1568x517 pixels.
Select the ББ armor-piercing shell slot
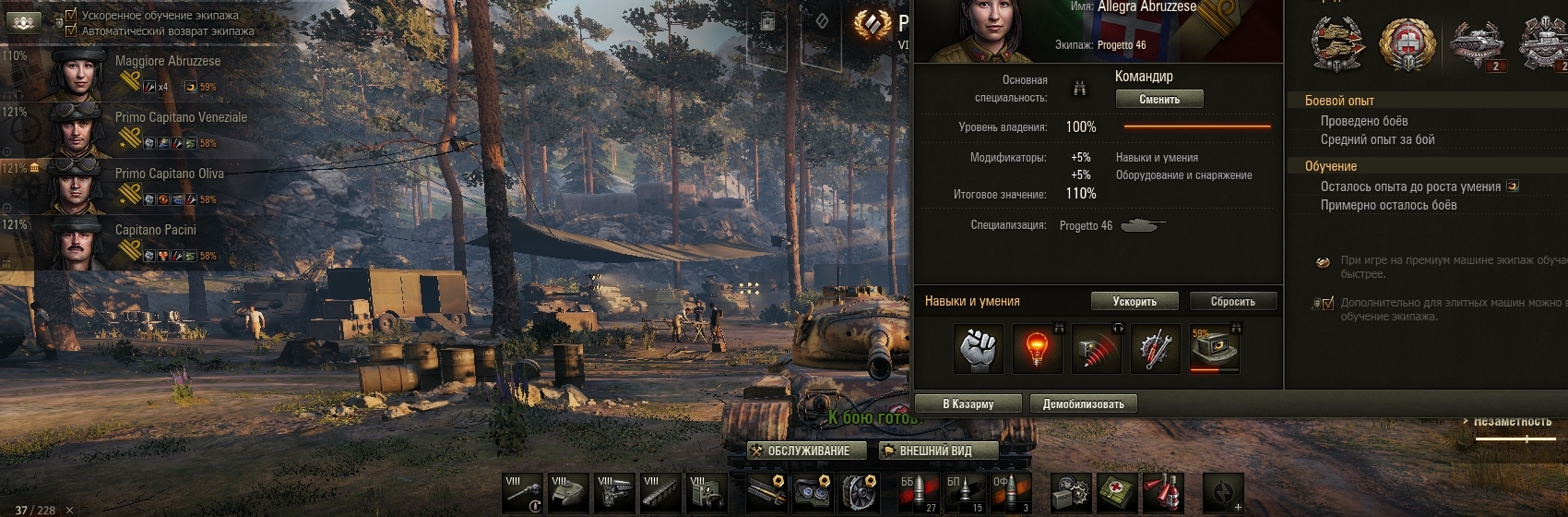919,493
